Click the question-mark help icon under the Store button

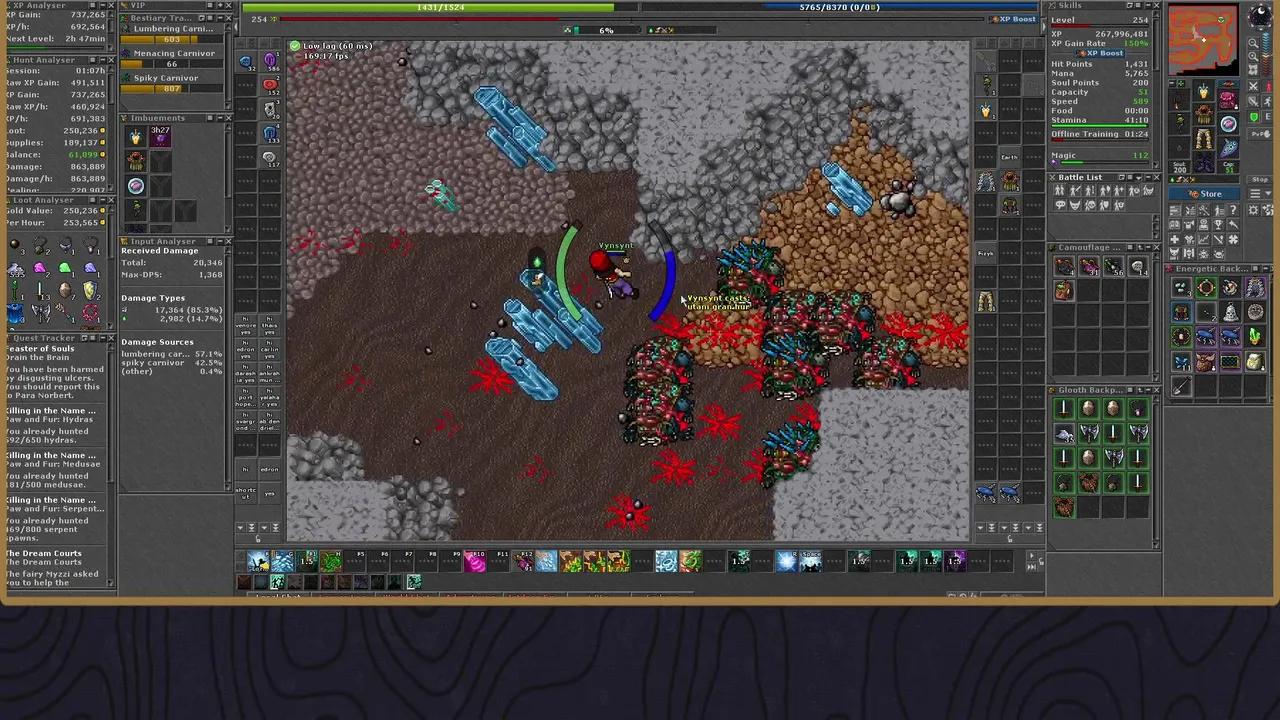[x=1233, y=210]
